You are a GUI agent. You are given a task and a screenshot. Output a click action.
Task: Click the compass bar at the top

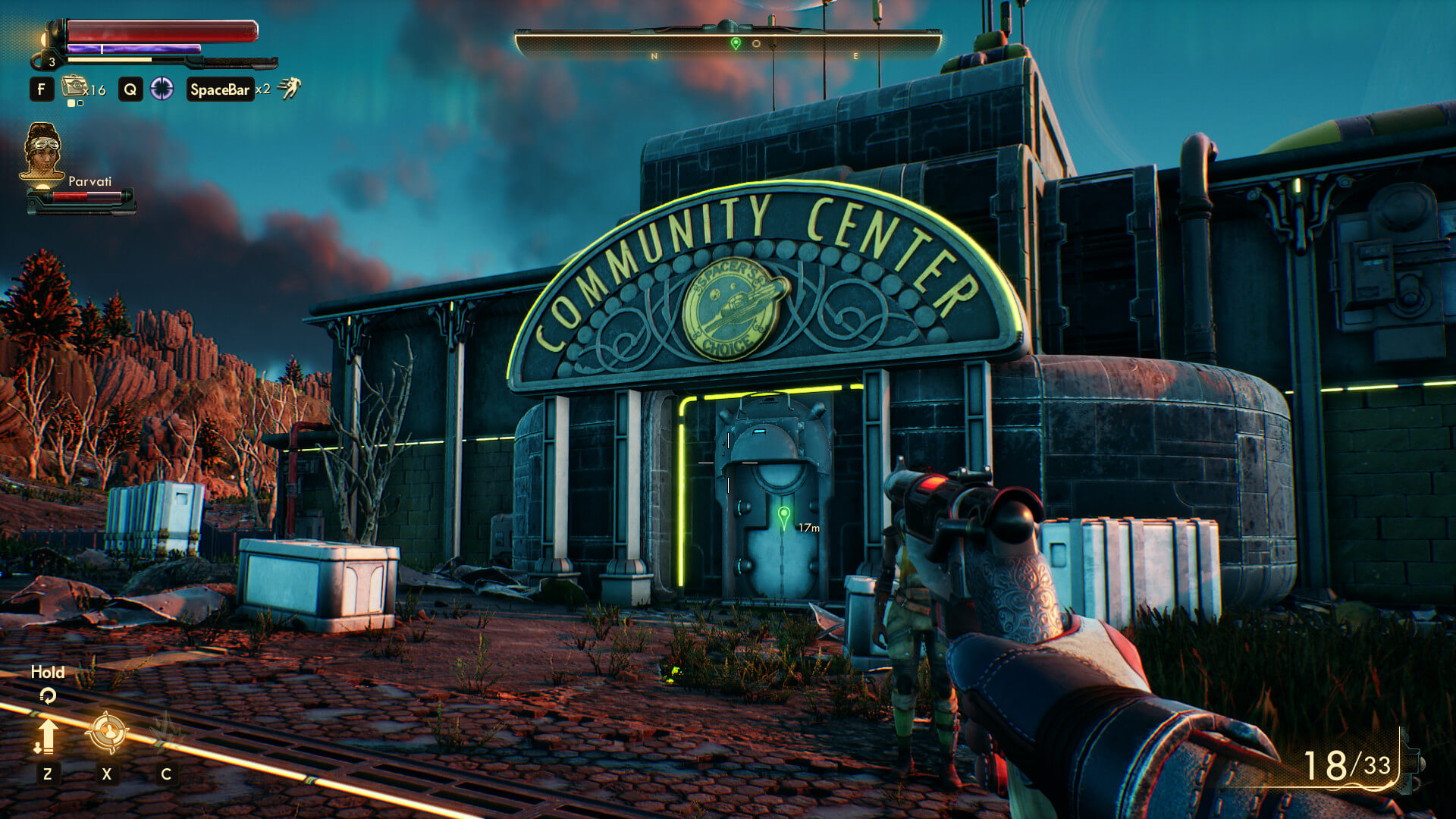[728, 44]
